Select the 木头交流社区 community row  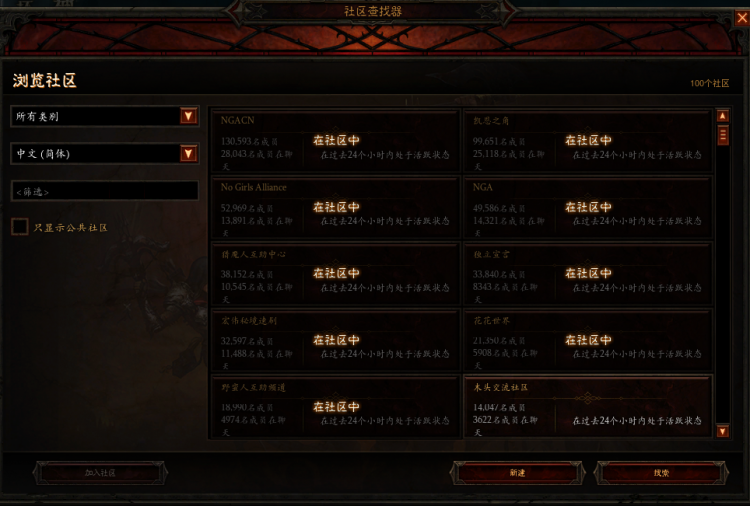click(x=588, y=407)
